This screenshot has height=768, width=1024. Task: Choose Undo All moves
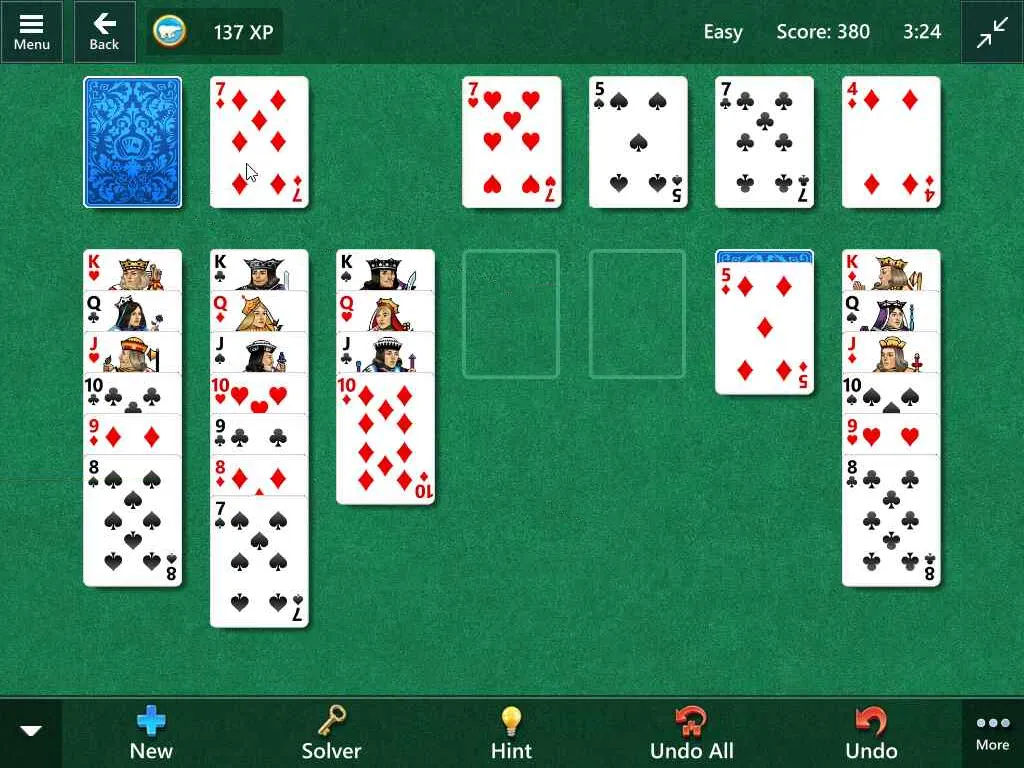691,733
